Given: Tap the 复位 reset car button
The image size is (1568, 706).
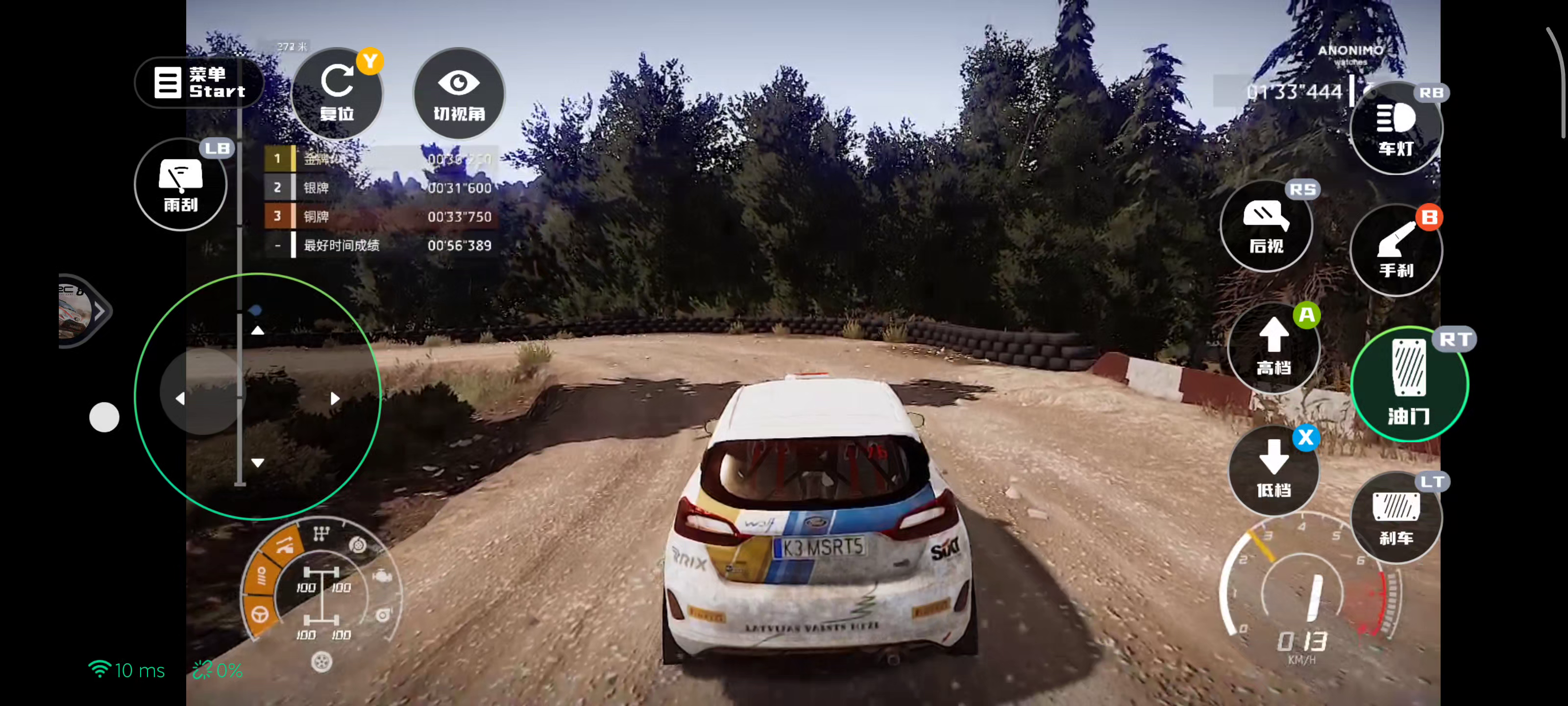Looking at the screenshot, I should pos(337,93).
